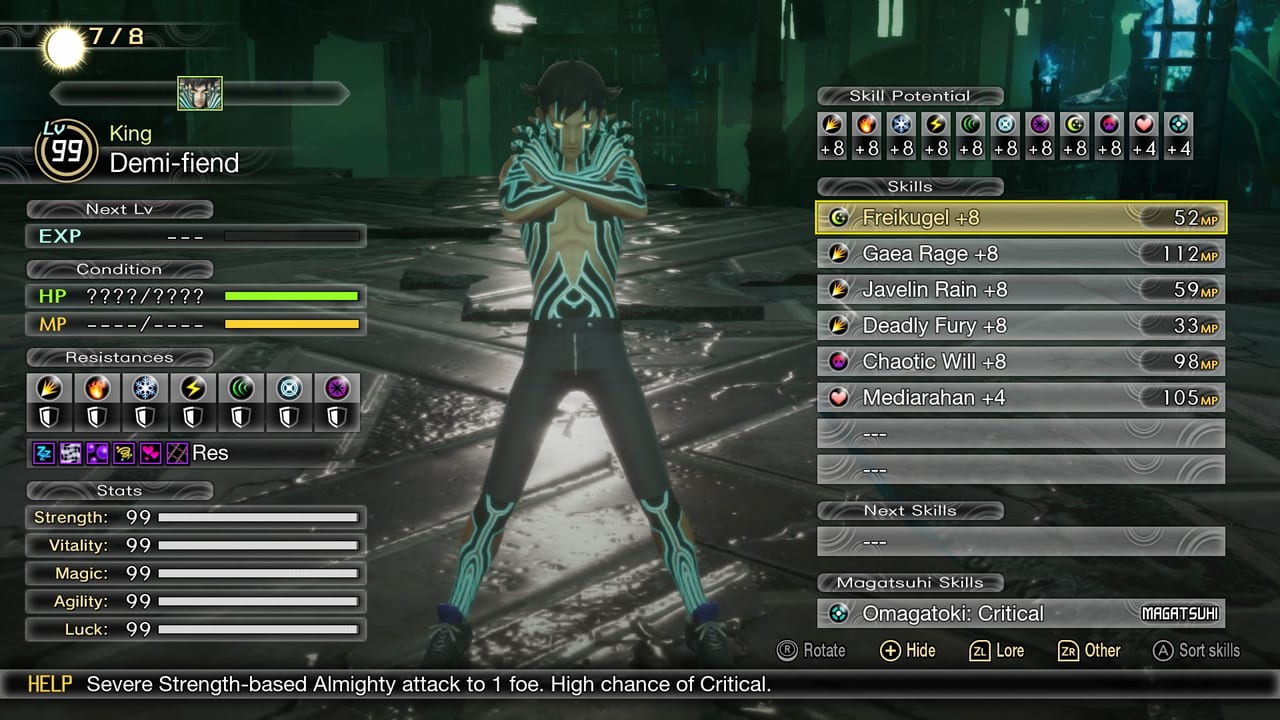Toggle Rotate using the R button

coord(812,650)
